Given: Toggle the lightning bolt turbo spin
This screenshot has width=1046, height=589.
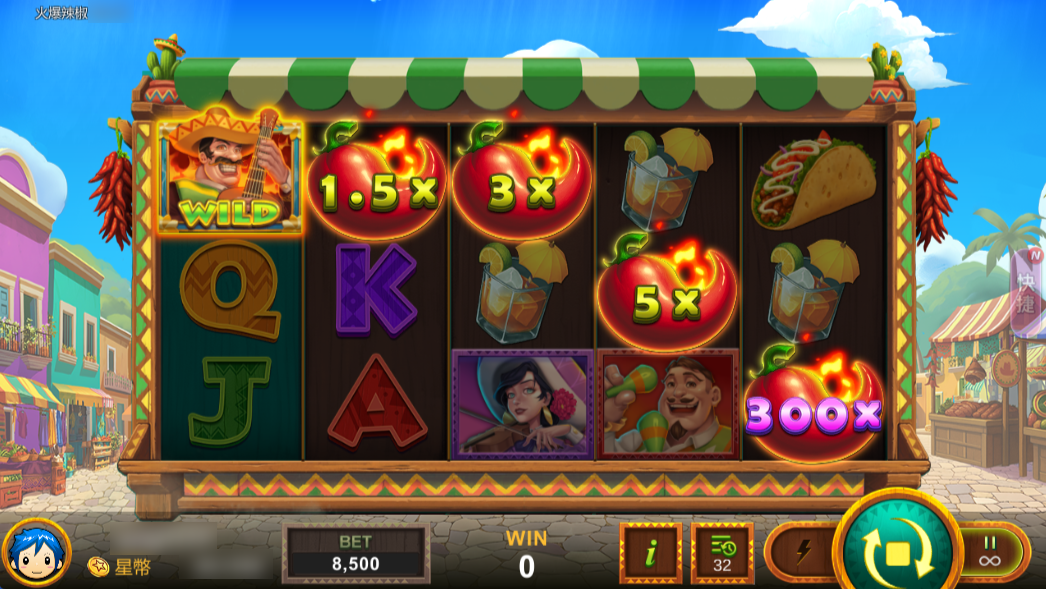Looking at the screenshot, I should tap(805, 551).
